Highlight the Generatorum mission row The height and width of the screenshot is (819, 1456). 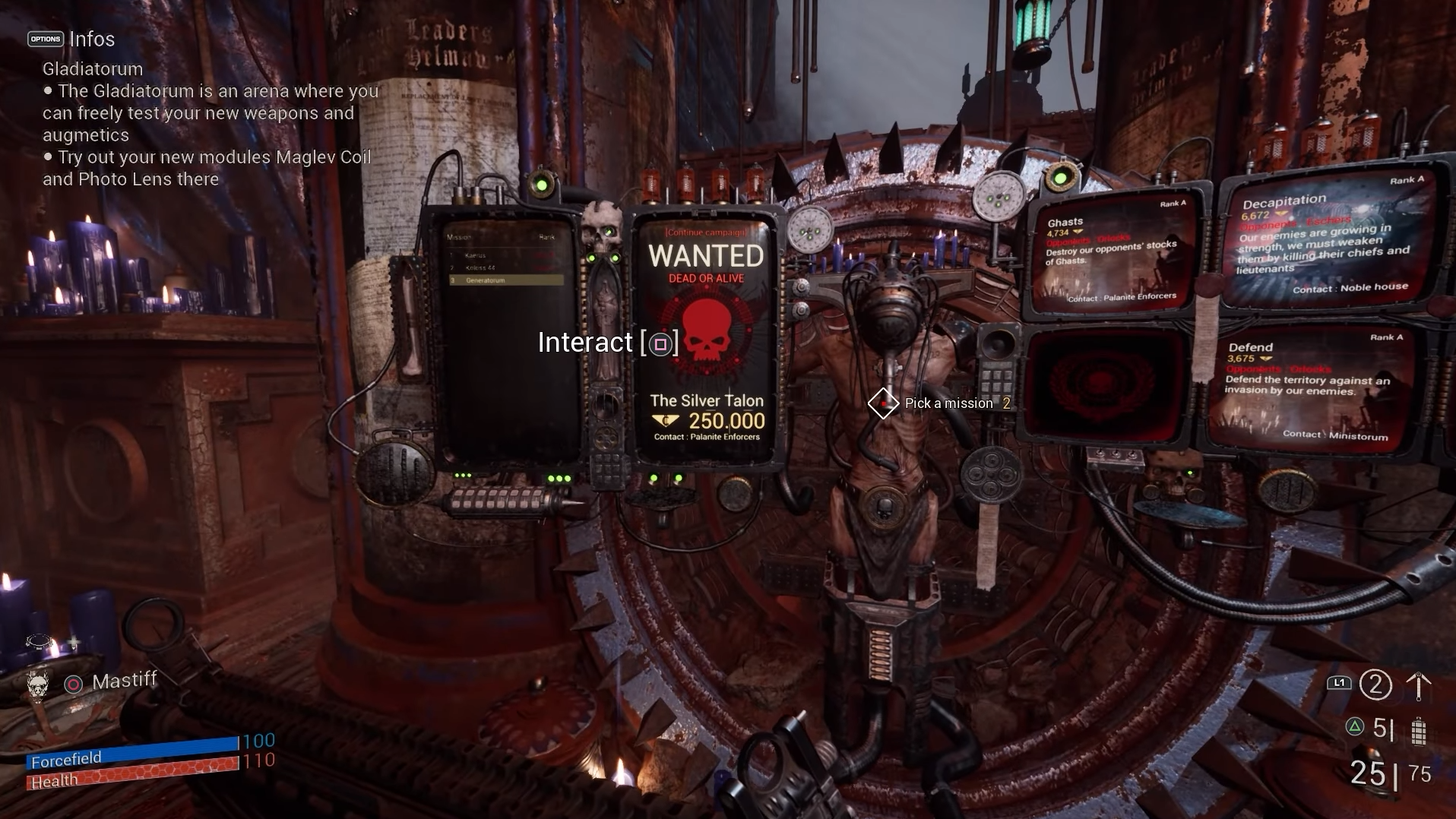(506, 280)
